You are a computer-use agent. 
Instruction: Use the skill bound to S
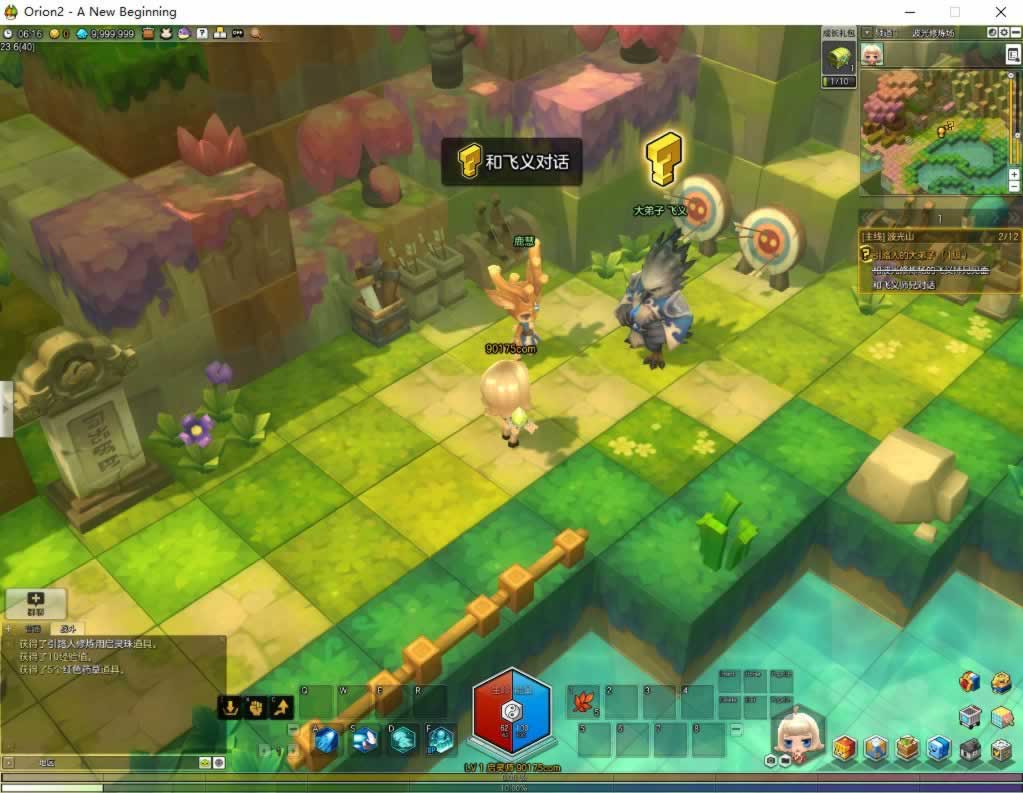pos(364,740)
